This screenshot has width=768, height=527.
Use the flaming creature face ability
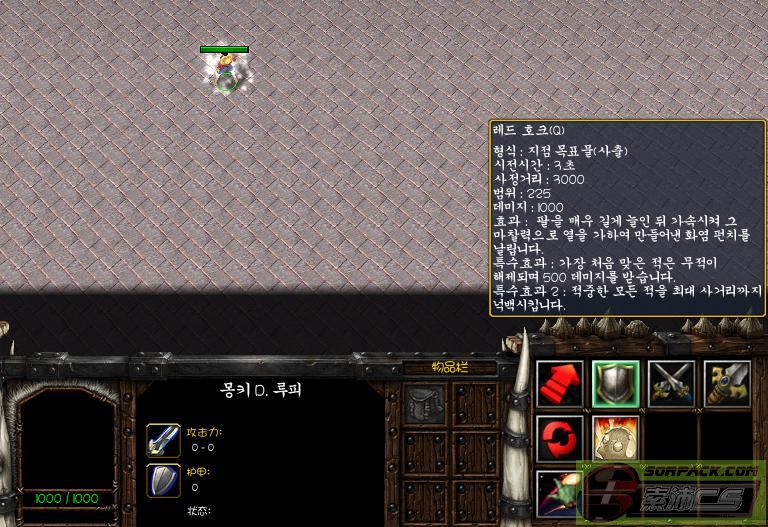pos(616,439)
